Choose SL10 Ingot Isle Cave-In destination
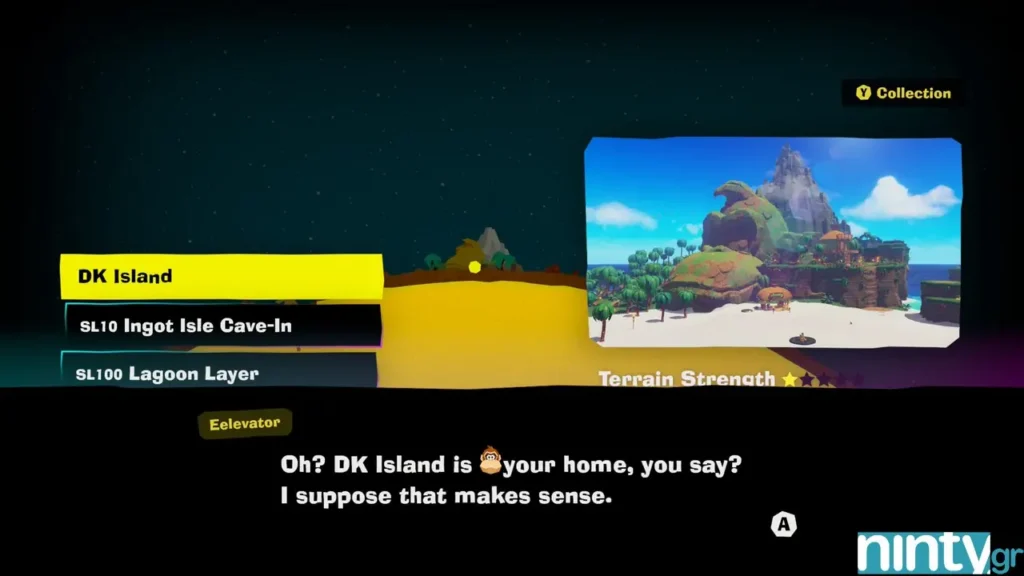 [221, 326]
